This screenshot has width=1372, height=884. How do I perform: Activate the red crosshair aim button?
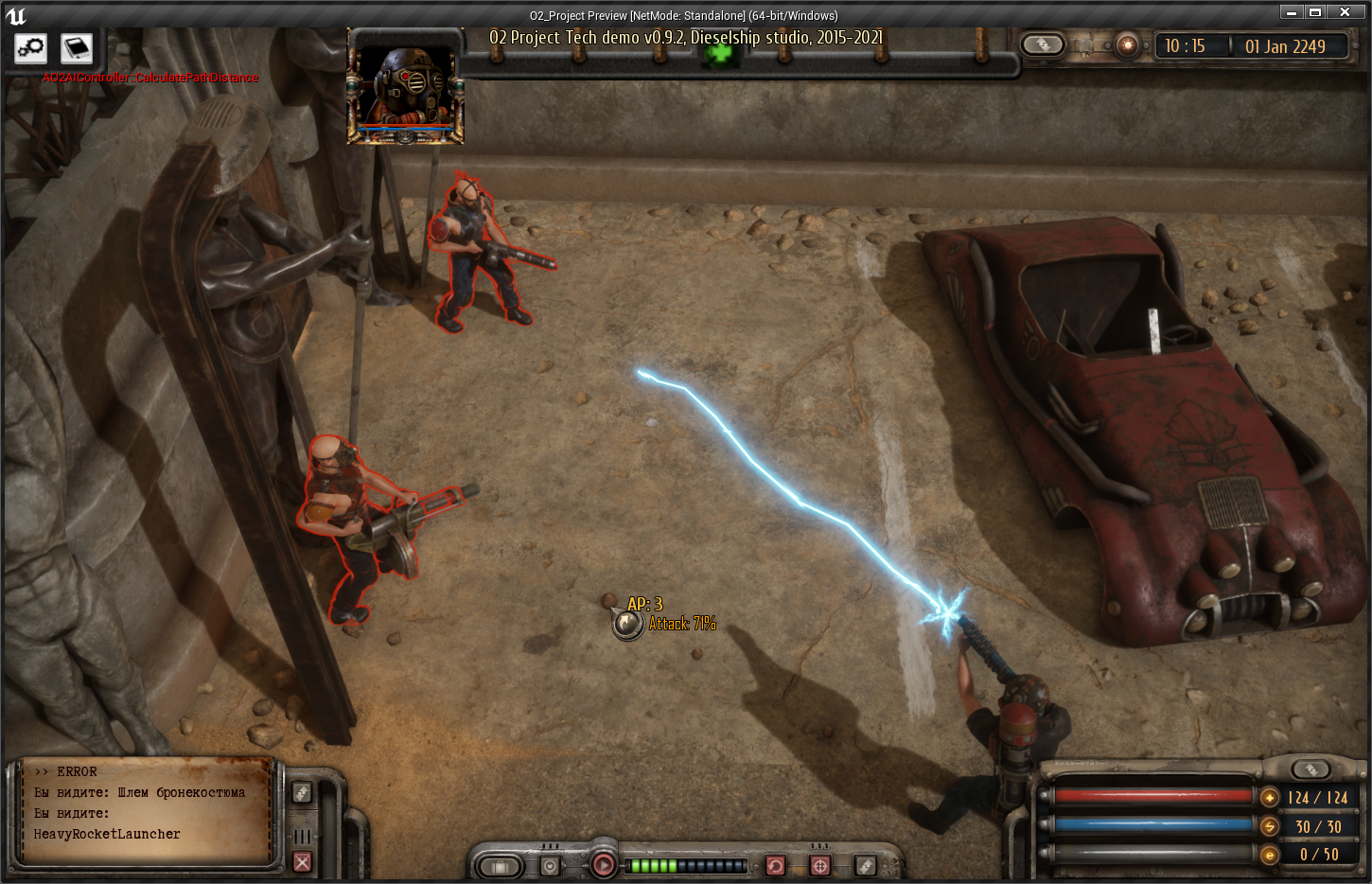tap(820, 866)
